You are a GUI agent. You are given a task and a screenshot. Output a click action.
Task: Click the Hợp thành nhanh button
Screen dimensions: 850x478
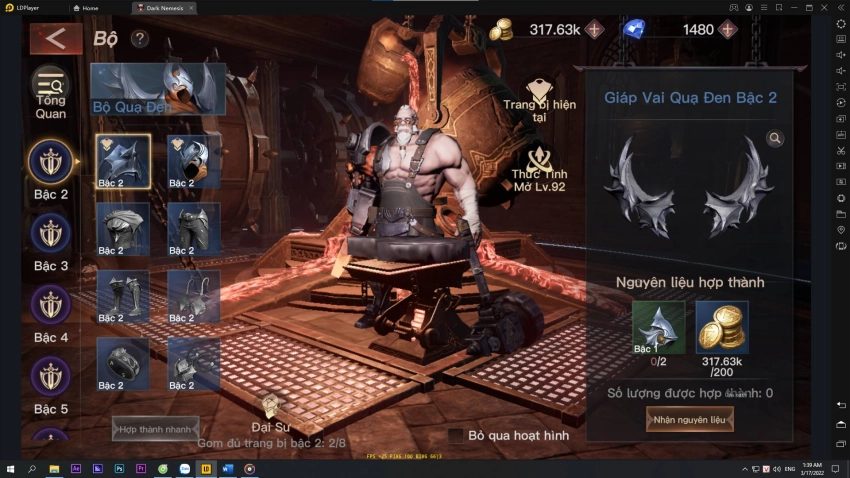pos(155,429)
